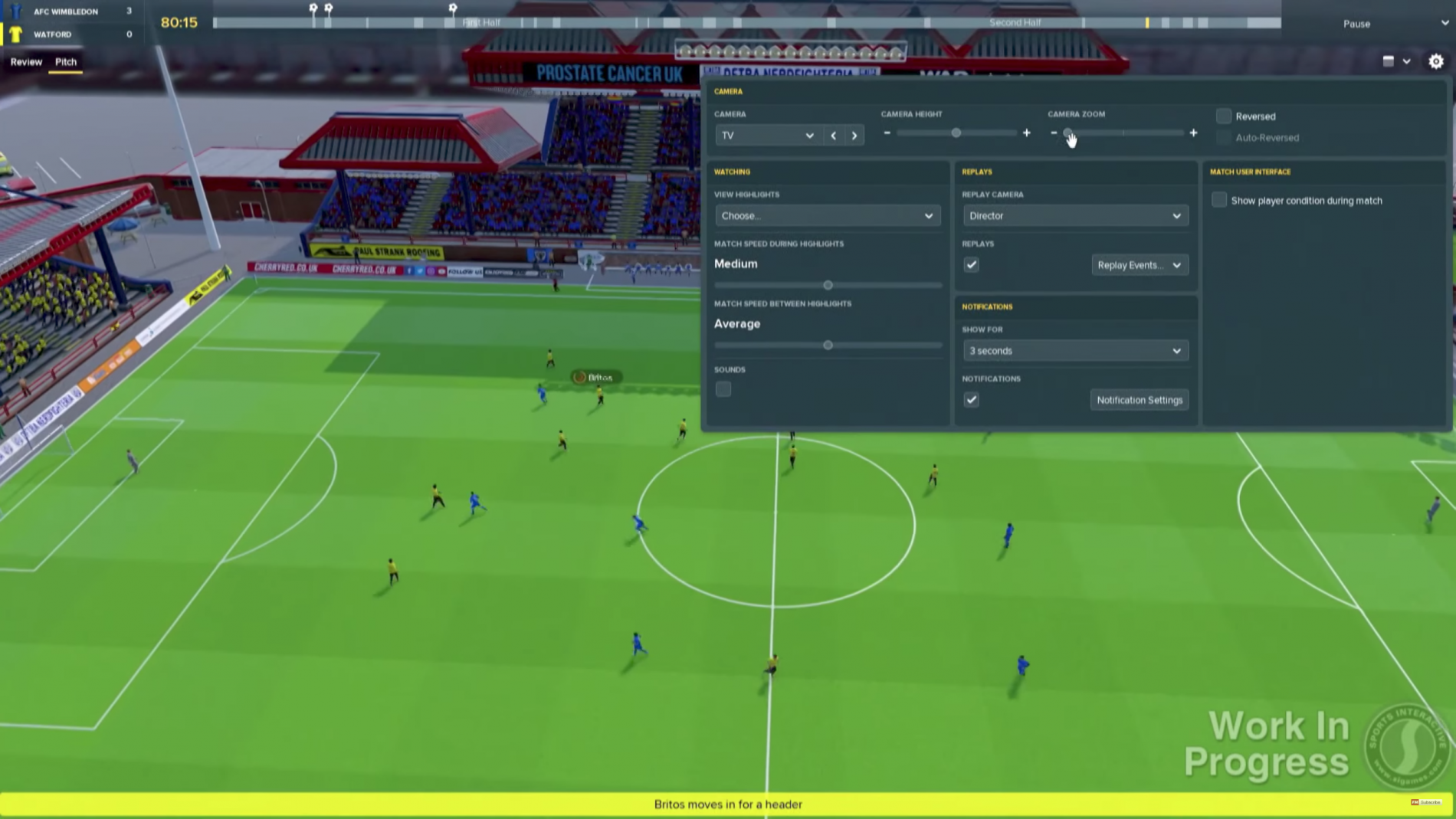
Task: Click the widget layout icon beside the gear
Action: (1389, 61)
